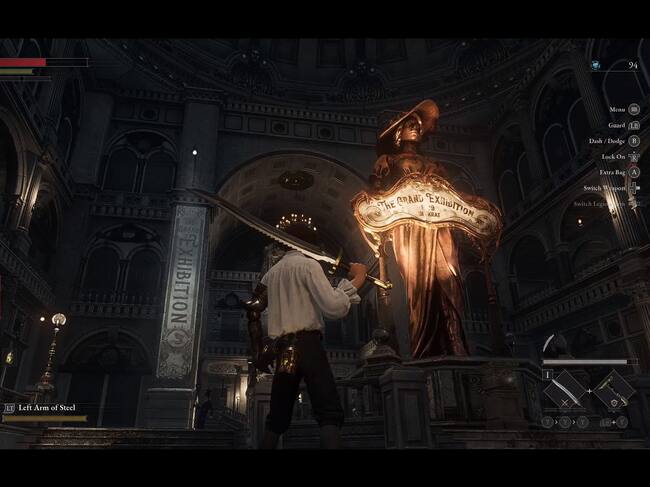650x487 pixels.
Task: Click the Ergo currency icon
Action: 595,65
